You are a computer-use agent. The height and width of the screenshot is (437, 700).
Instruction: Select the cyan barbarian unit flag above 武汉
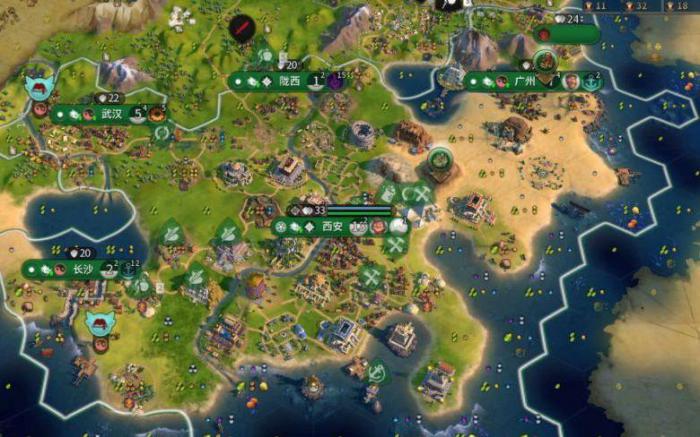coord(40,84)
